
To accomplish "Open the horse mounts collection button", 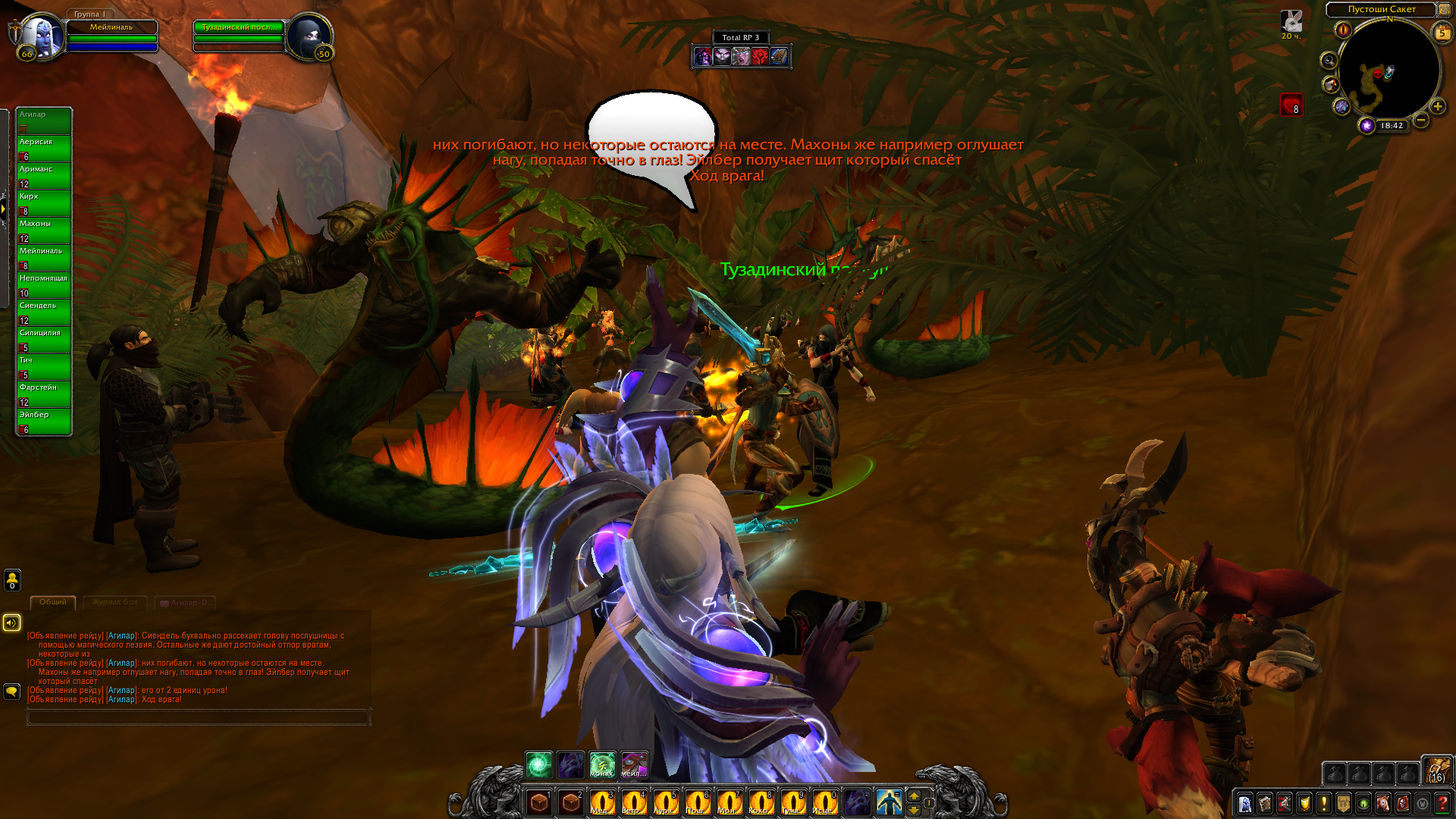I will point(1383,803).
